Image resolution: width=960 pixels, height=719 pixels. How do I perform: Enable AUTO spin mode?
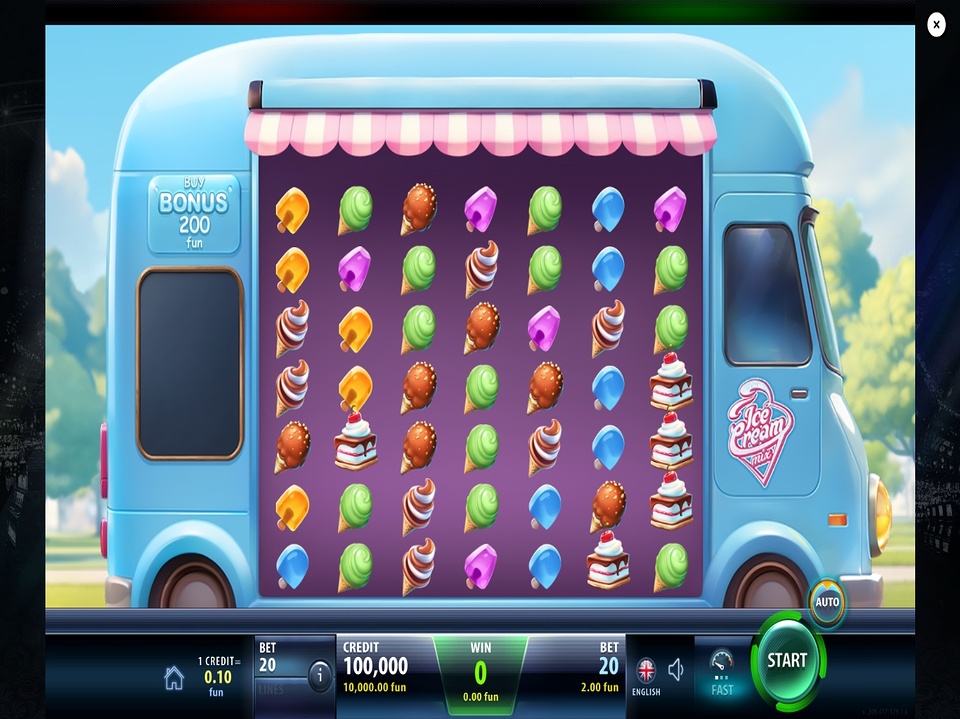click(827, 602)
